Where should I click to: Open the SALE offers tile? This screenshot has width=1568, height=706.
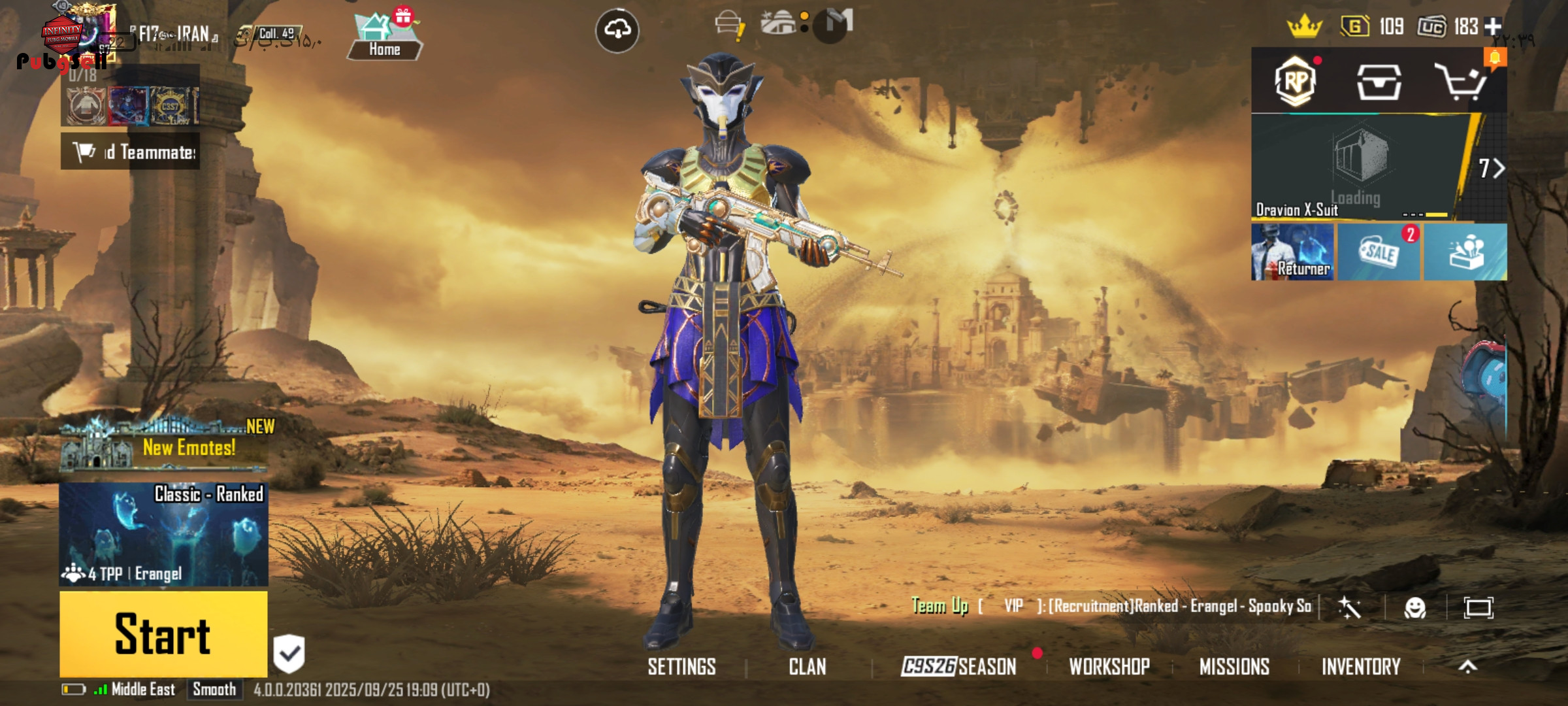[1379, 252]
